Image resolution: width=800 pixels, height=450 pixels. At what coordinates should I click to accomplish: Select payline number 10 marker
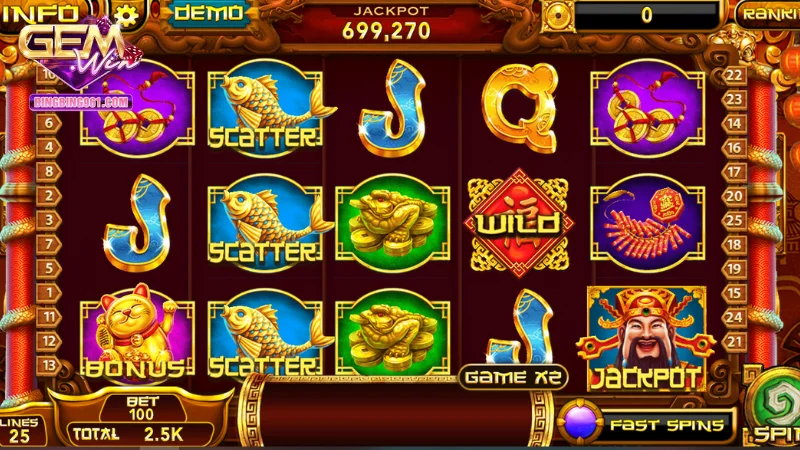tap(47, 74)
